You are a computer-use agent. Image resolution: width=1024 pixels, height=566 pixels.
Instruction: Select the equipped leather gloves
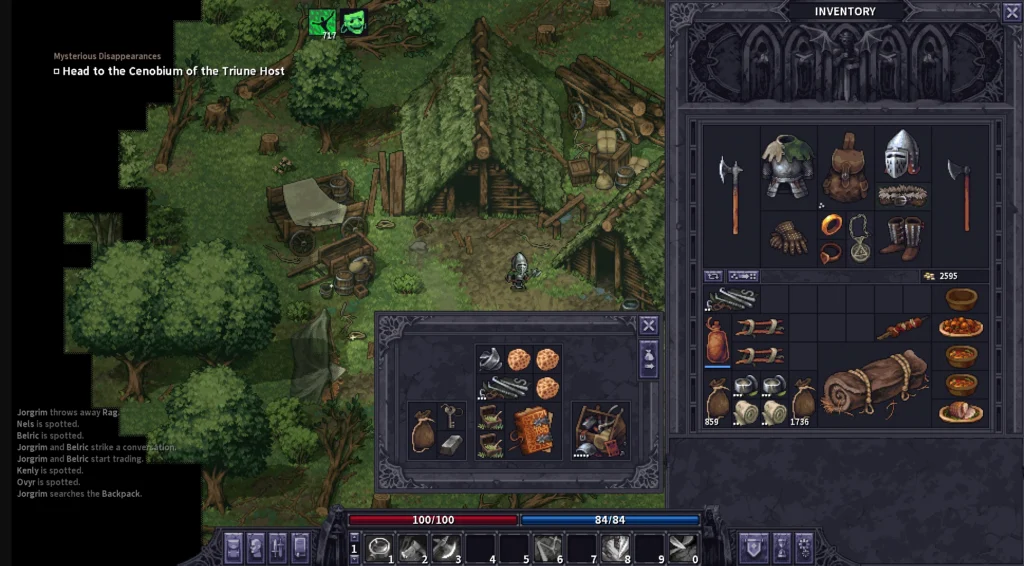tap(788, 238)
